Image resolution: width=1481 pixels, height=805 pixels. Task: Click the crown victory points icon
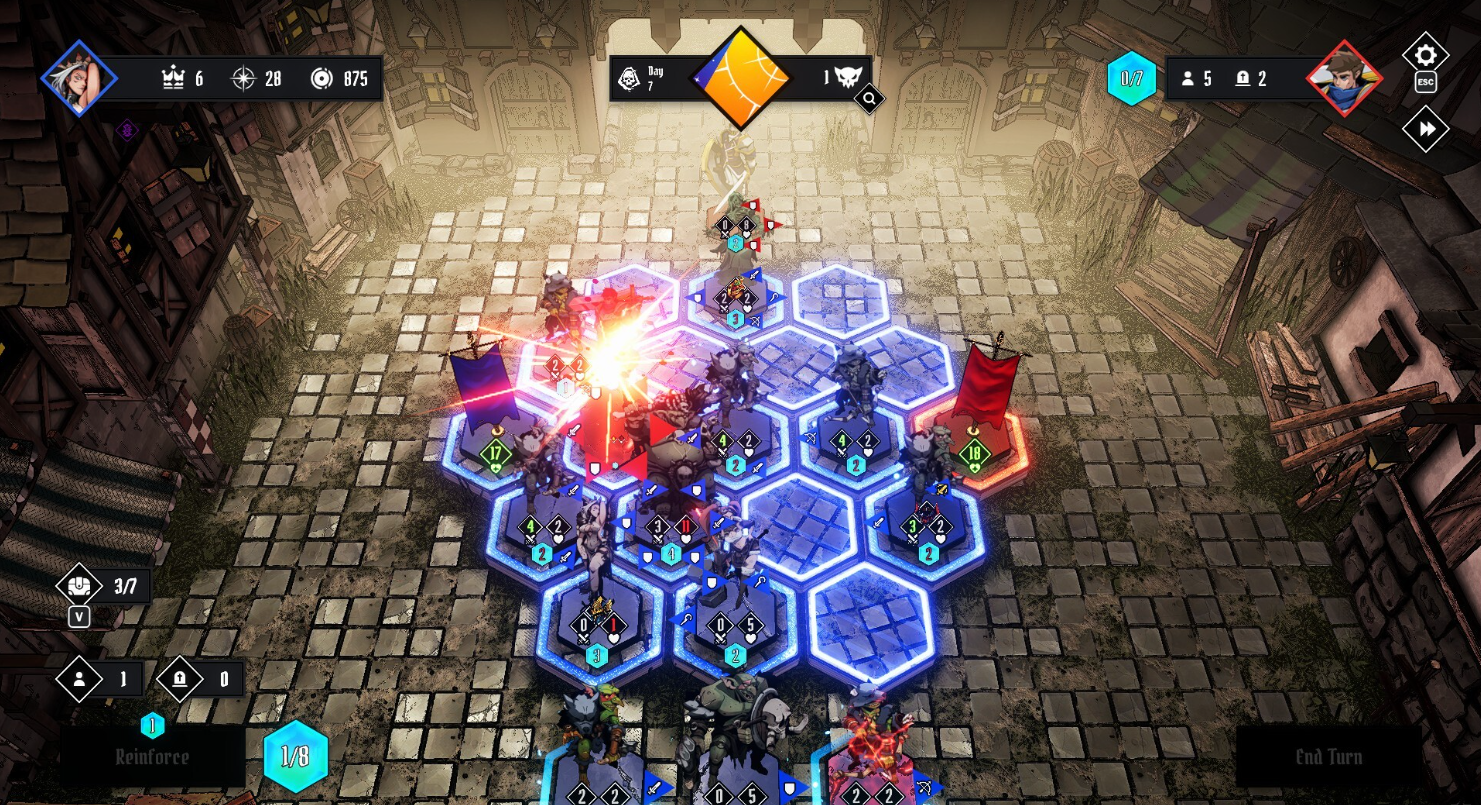173,77
